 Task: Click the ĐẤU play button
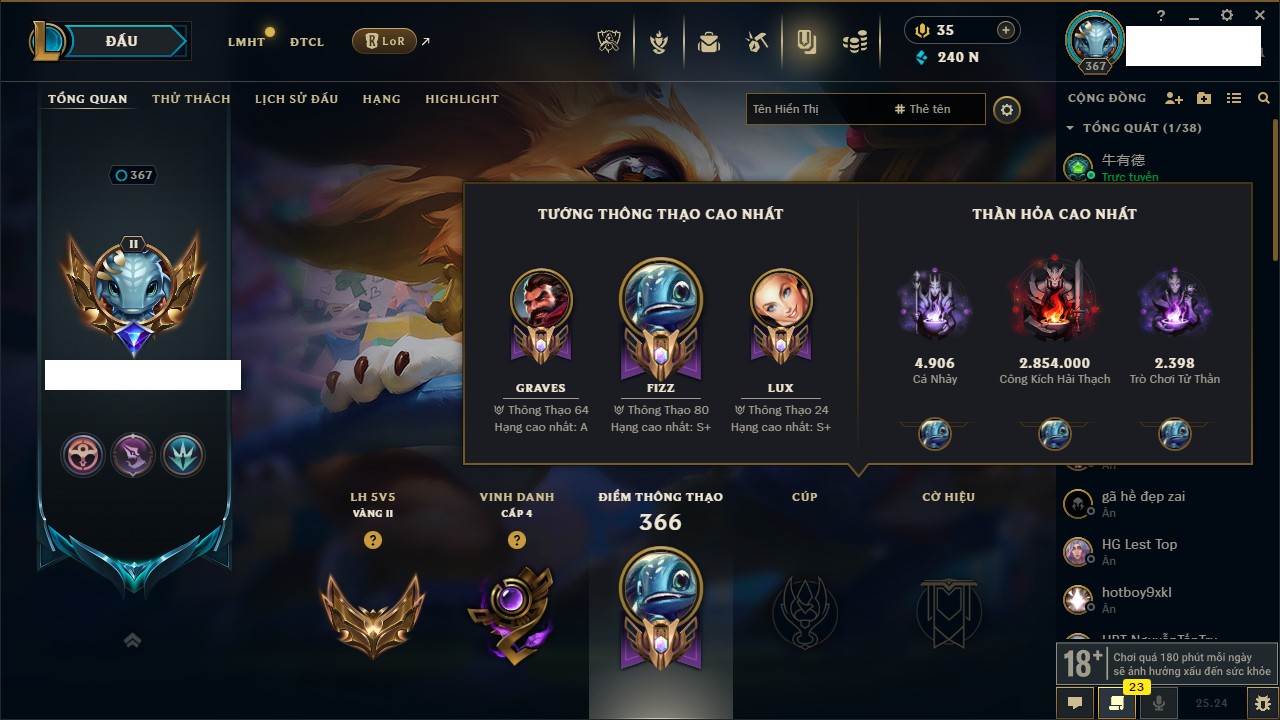(x=122, y=41)
